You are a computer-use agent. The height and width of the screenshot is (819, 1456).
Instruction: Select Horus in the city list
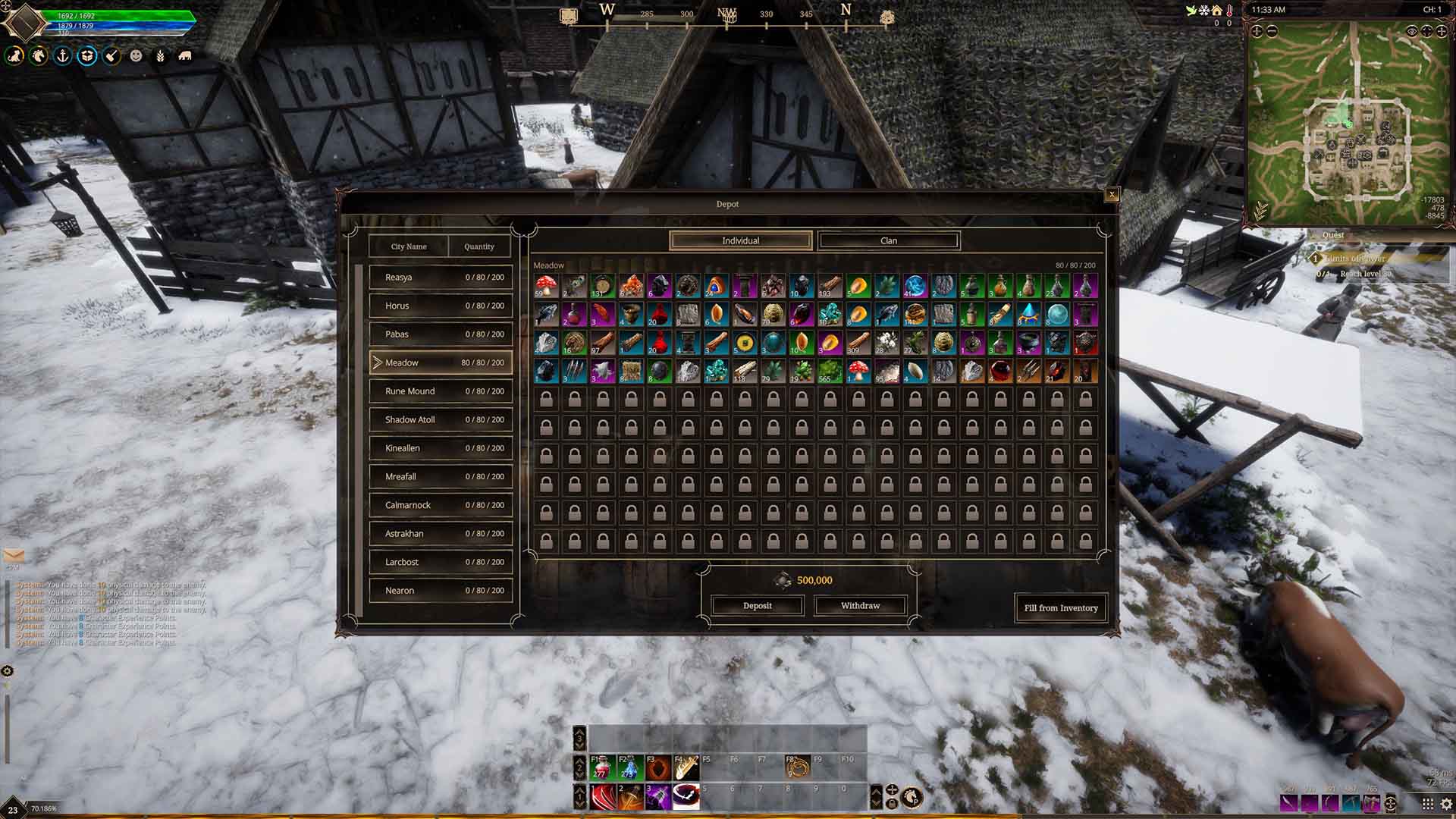pyautogui.click(x=441, y=306)
